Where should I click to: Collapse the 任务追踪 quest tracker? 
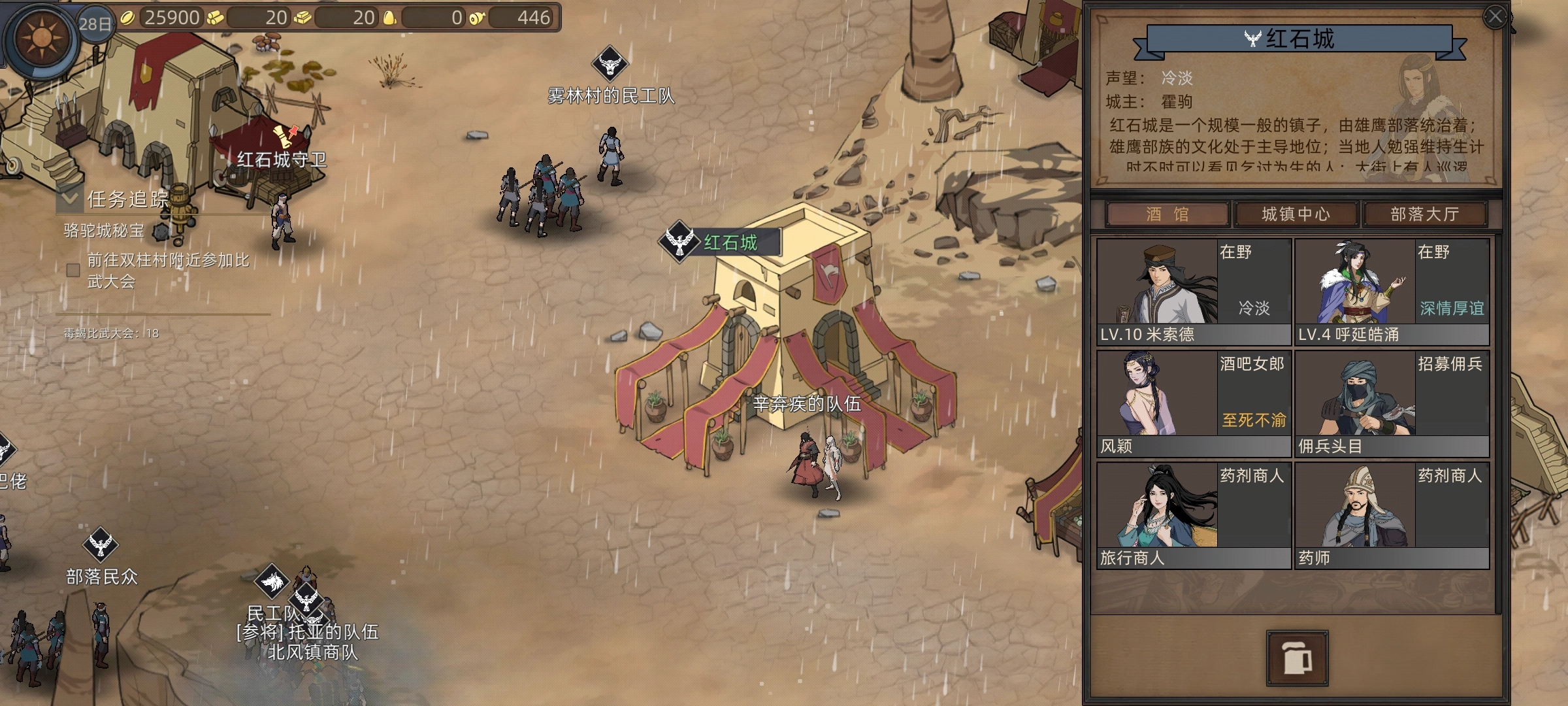69,199
